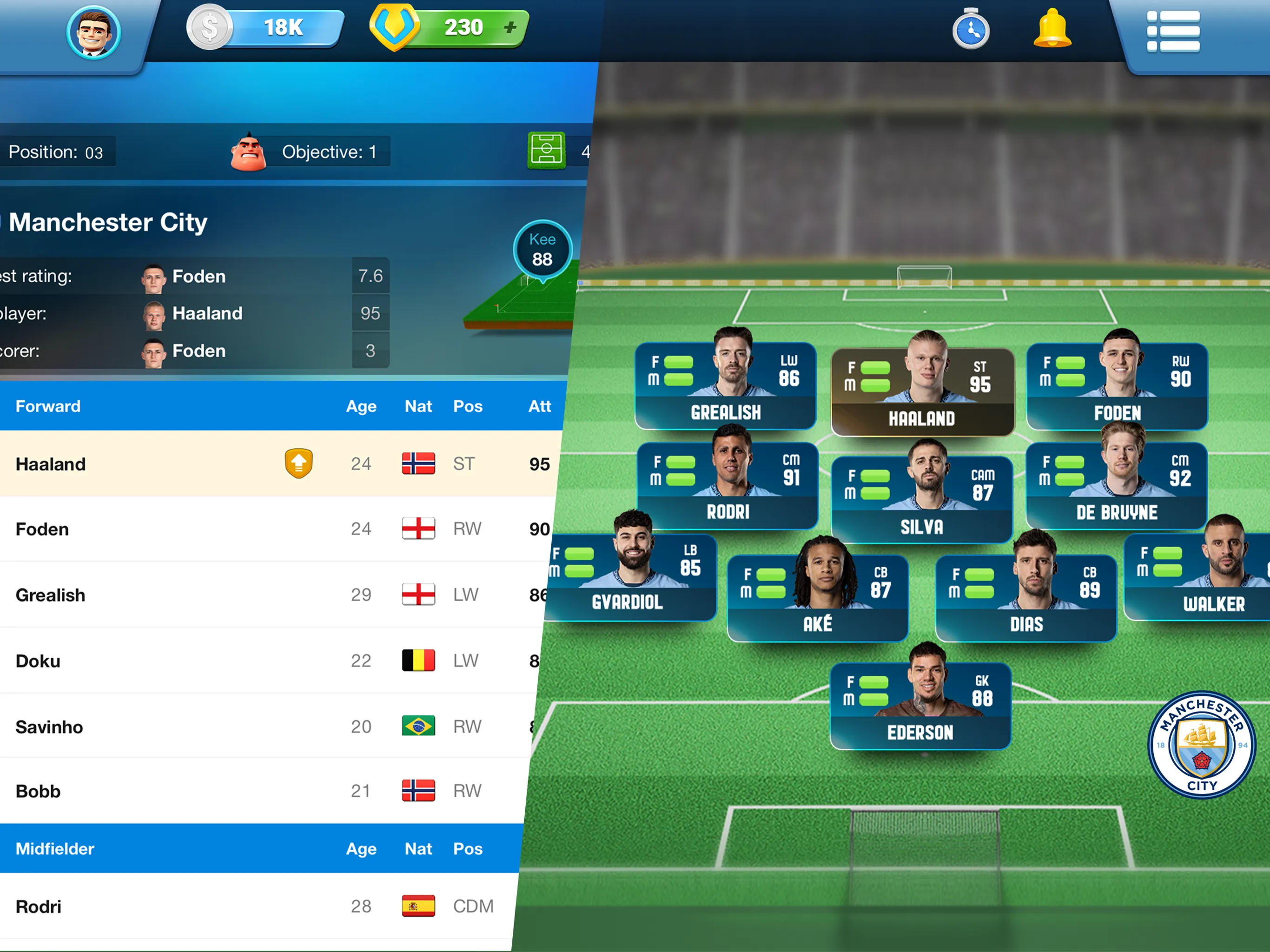Collapse the Midfielder section header
The image size is (1270, 952).
coord(54,849)
